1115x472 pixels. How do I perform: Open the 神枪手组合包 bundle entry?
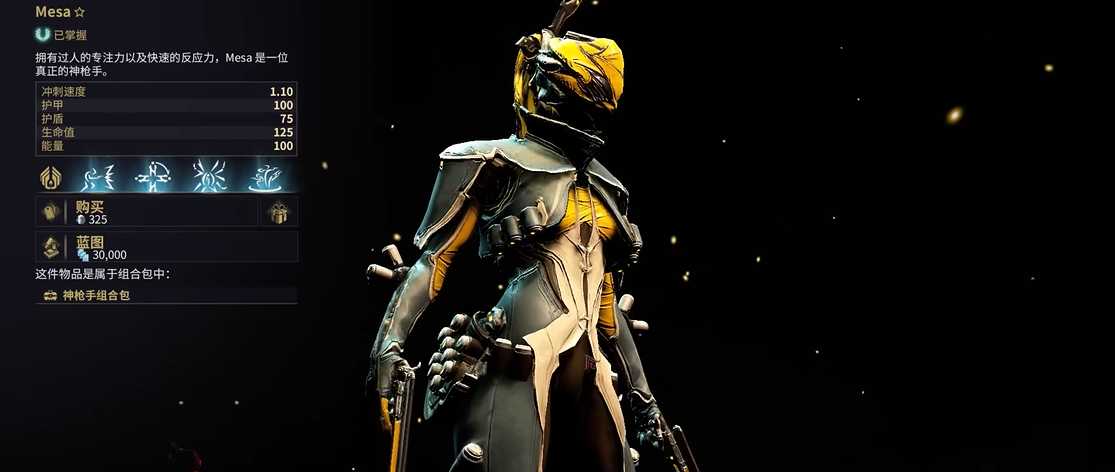click(166, 295)
